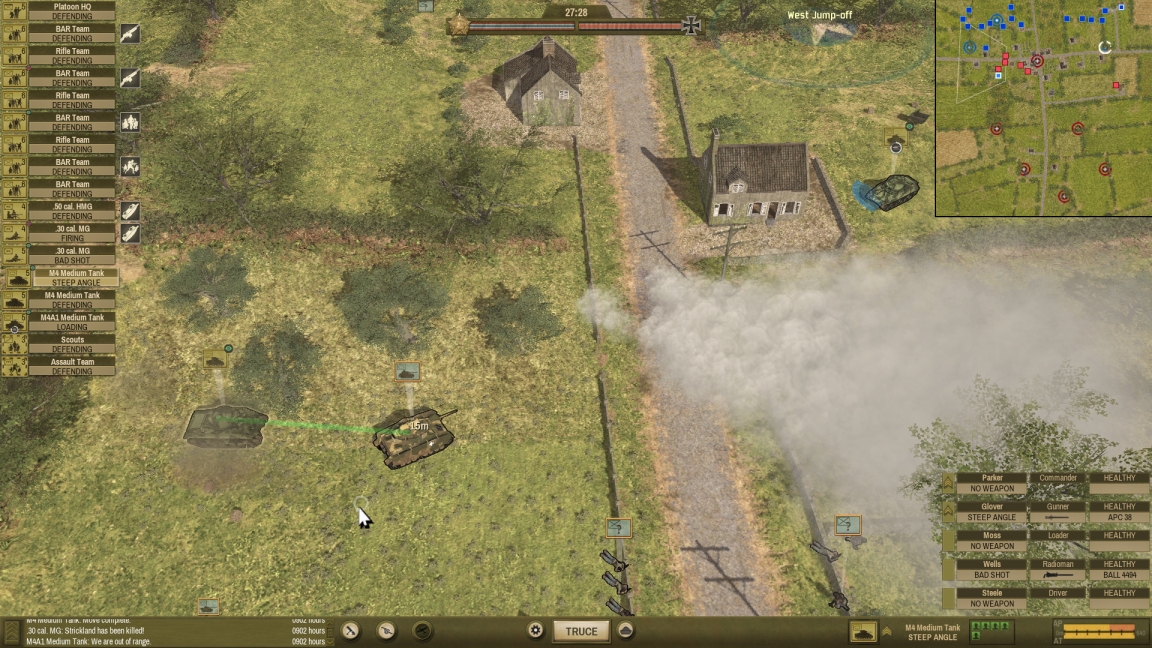Choose the .30 cal. MG marked BAD SHOT
The height and width of the screenshot is (648, 1152).
coord(71,255)
